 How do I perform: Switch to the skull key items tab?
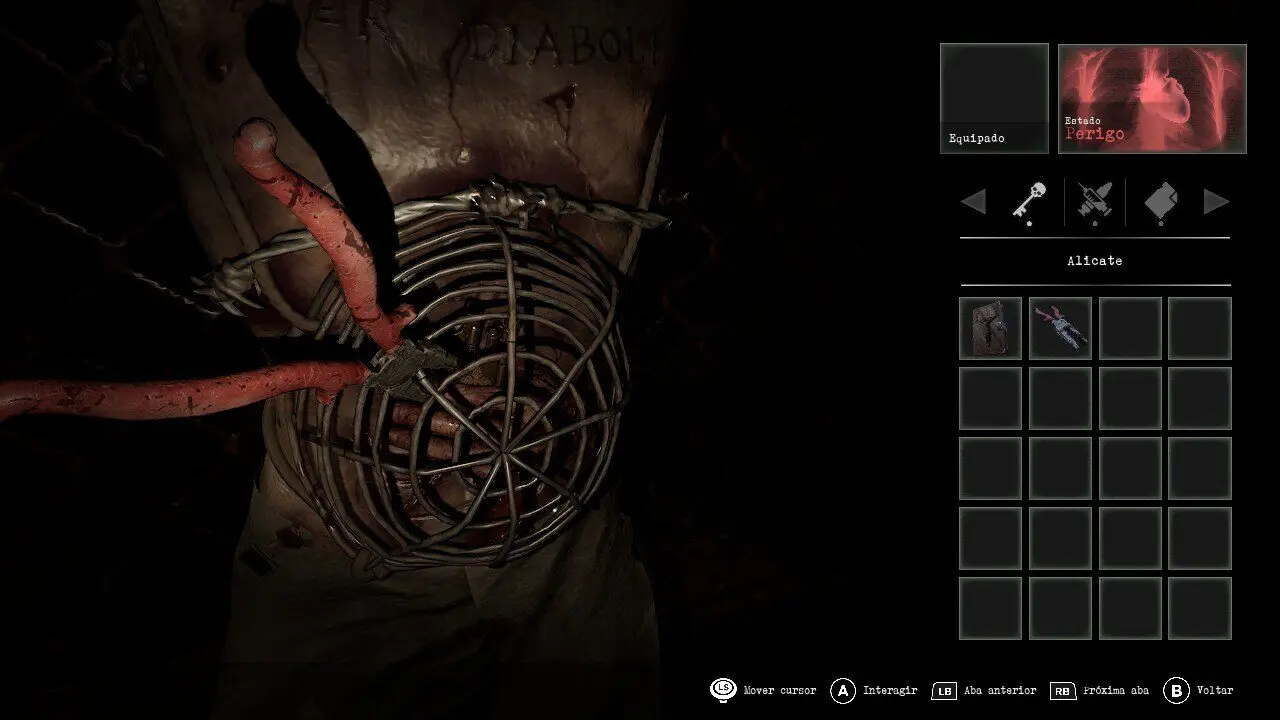(1029, 201)
